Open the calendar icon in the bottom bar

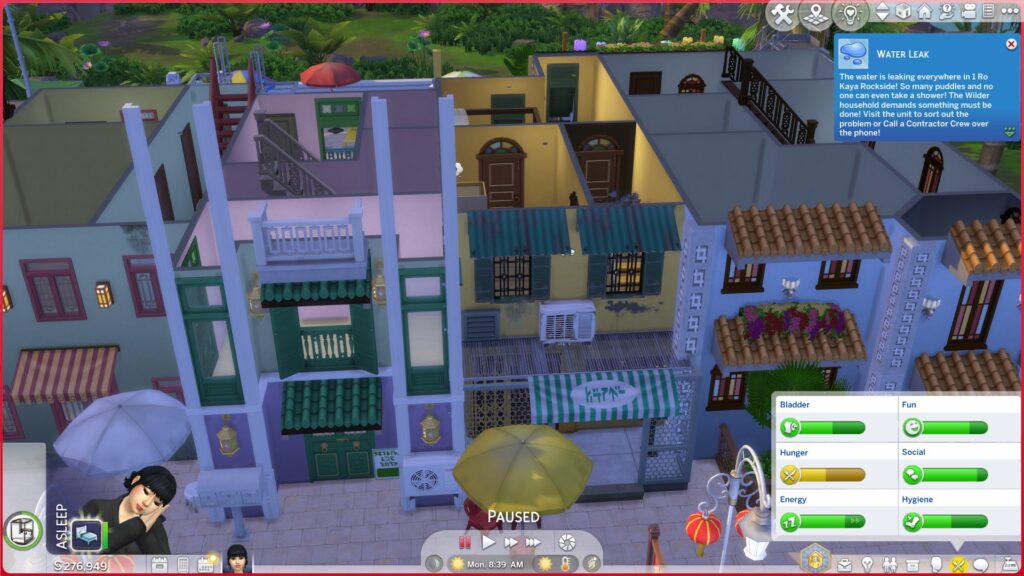coord(207,565)
